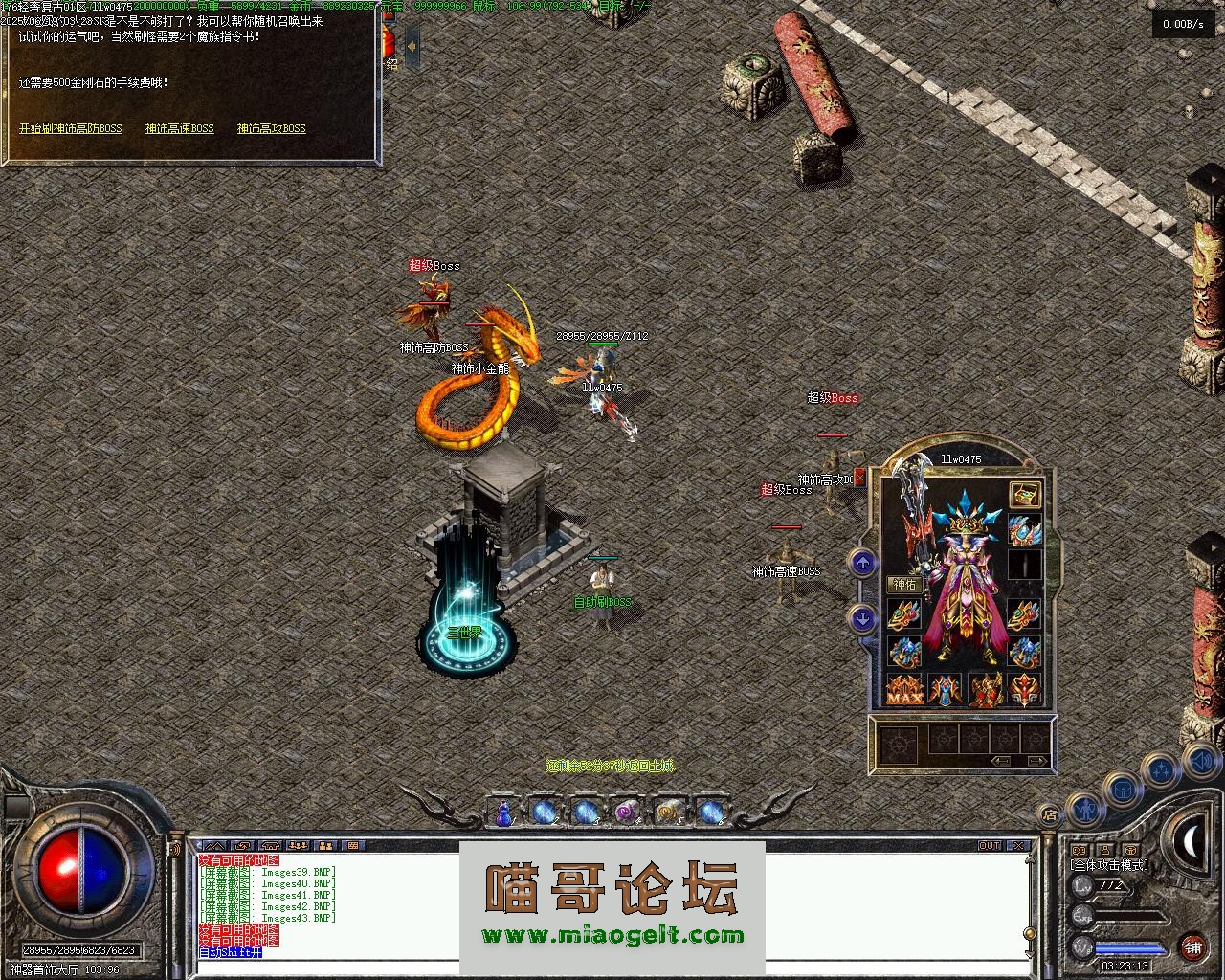Go to the previous equipment page with the left arrow
This screenshot has width=1225, height=980.
click(1001, 762)
